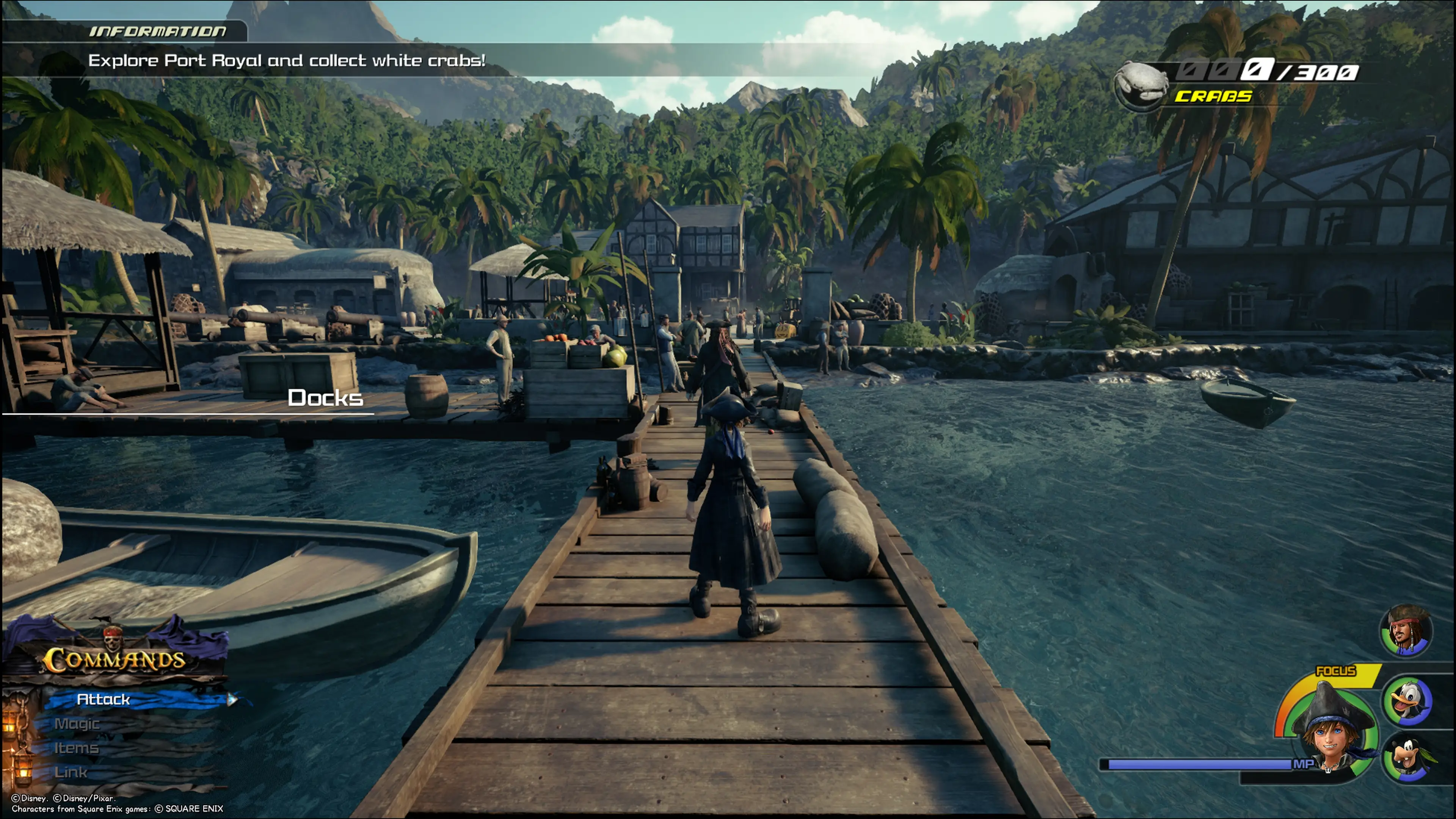The height and width of the screenshot is (819, 1456).
Task: Open the Items command
Action: point(76,748)
